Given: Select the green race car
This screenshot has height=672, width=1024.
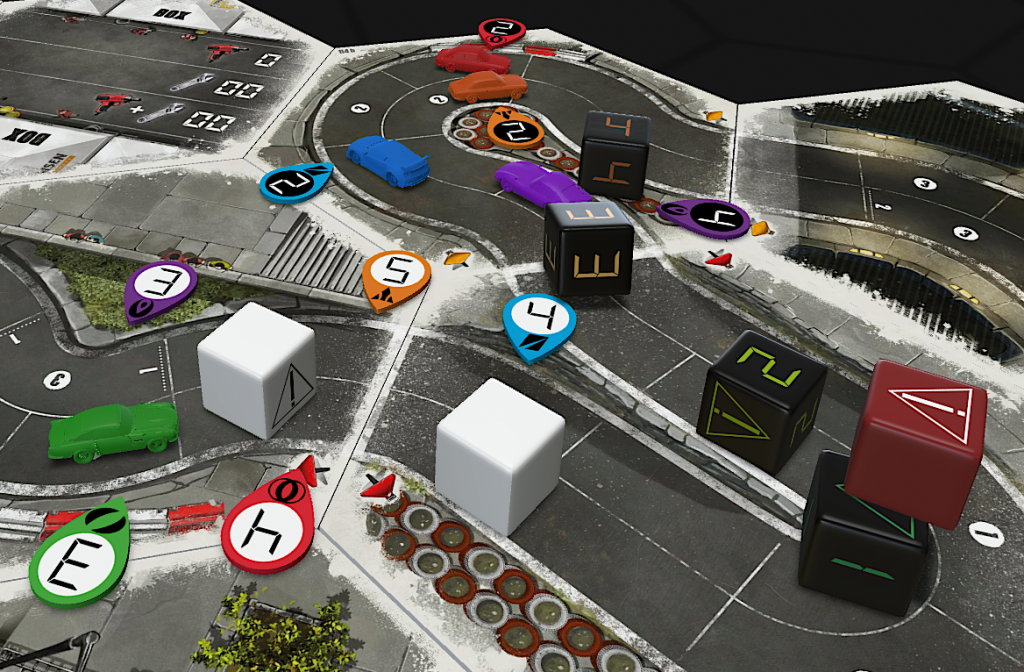Looking at the screenshot, I should (112, 431).
